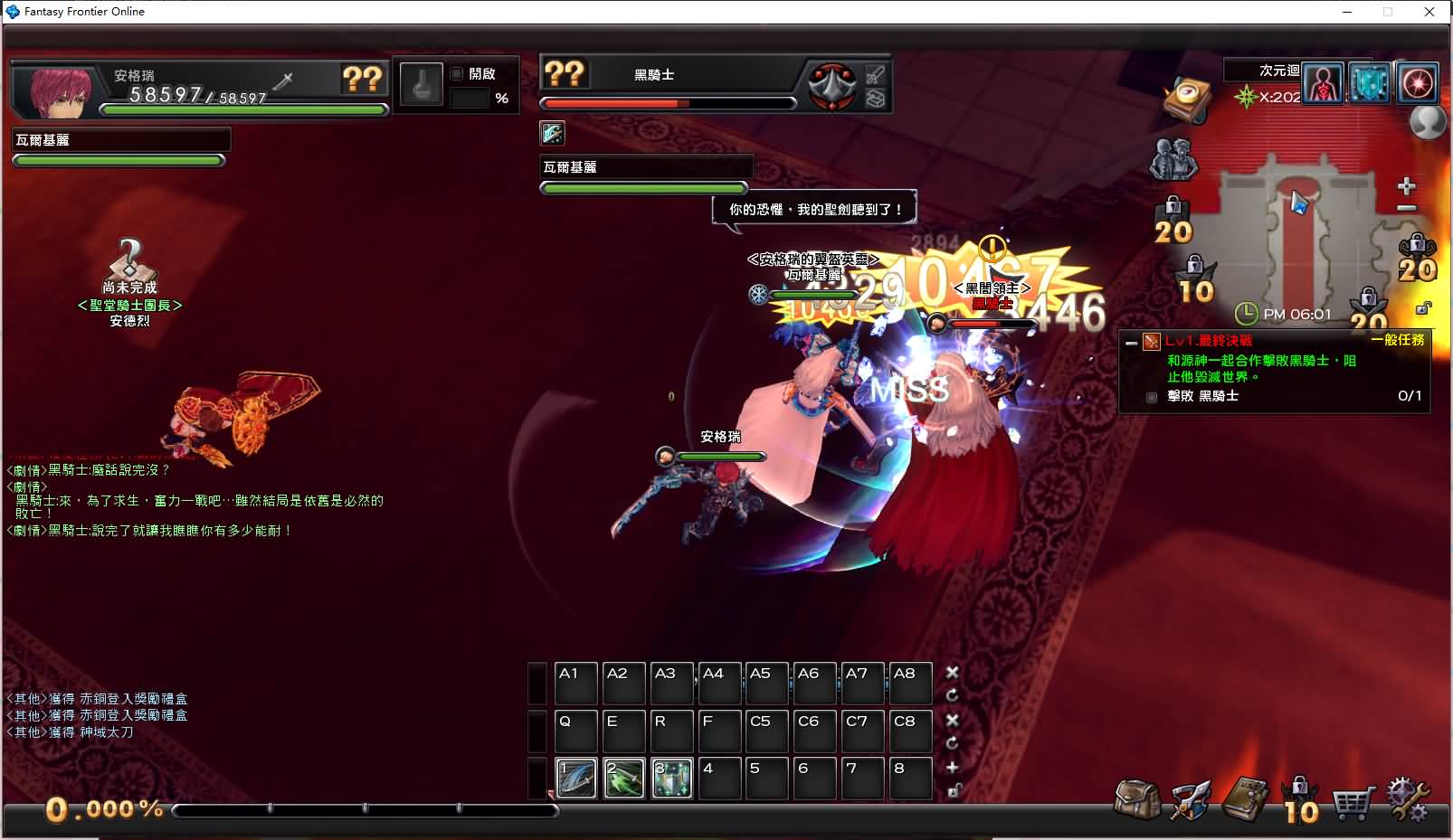Add a hotbar row with the plus button
Screen dimensions: 1453x840
(x=952, y=767)
